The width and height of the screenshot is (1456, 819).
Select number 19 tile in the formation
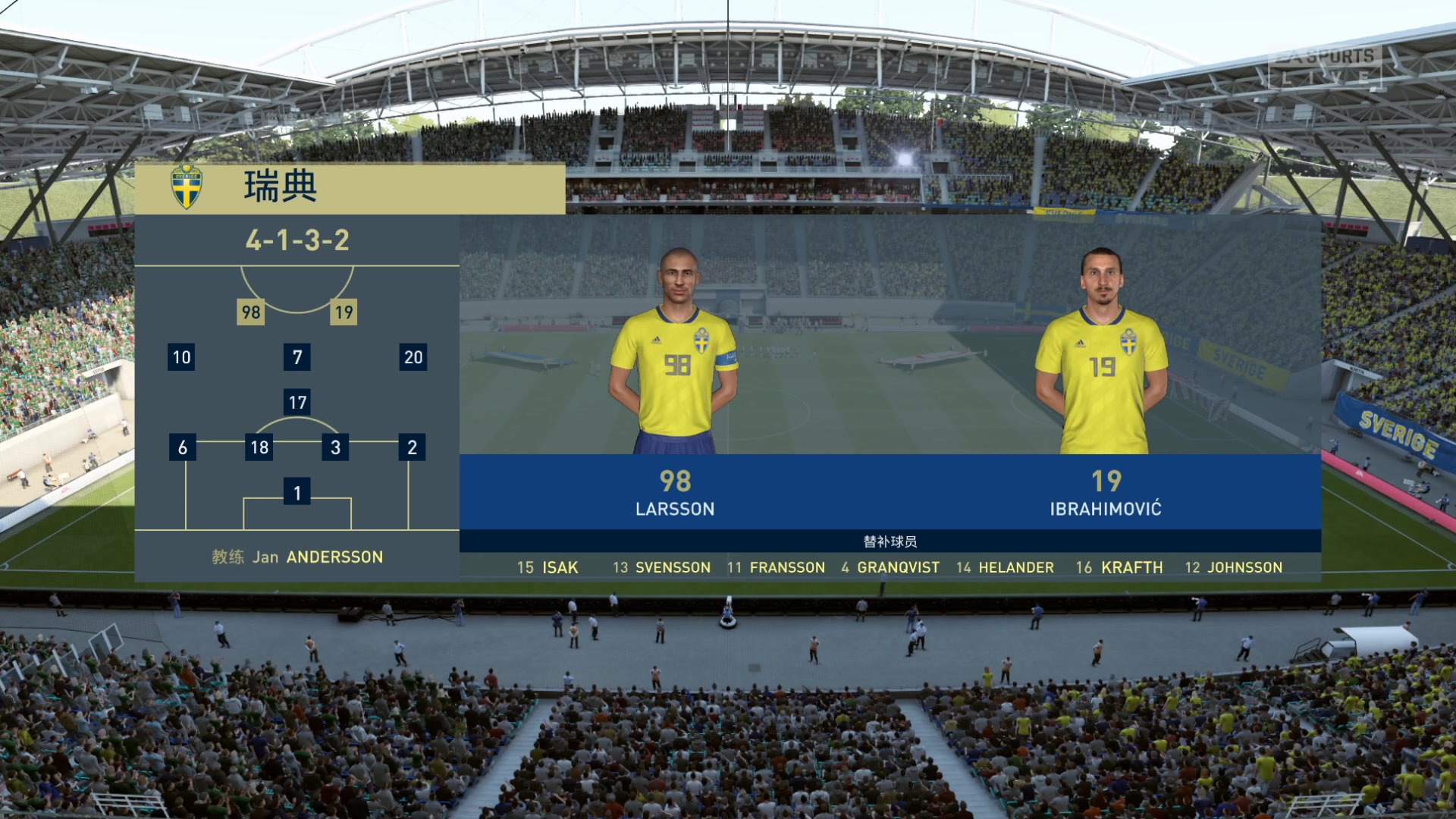coord(344,312)
